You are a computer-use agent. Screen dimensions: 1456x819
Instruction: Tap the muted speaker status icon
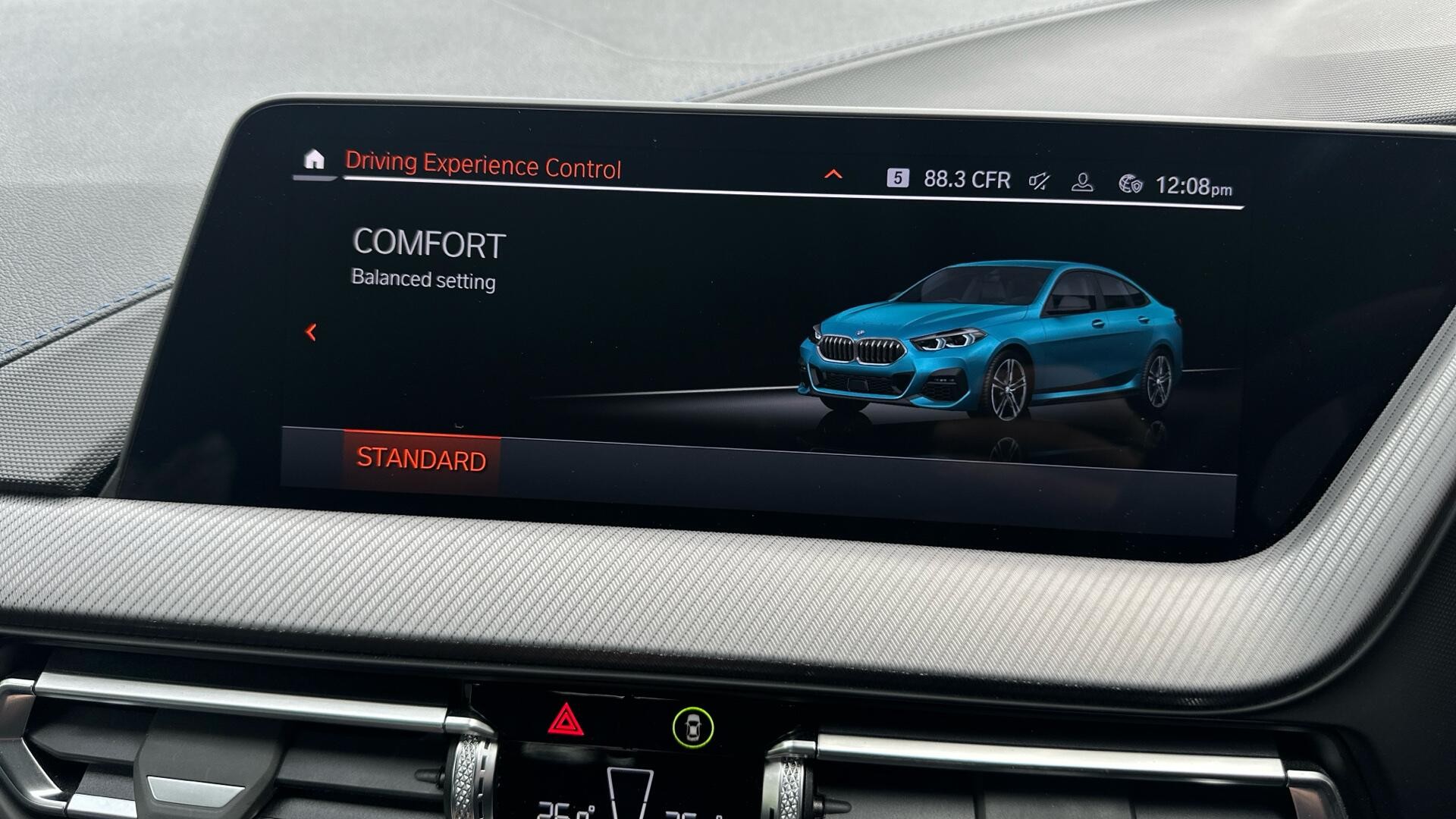pos(1039,181)
